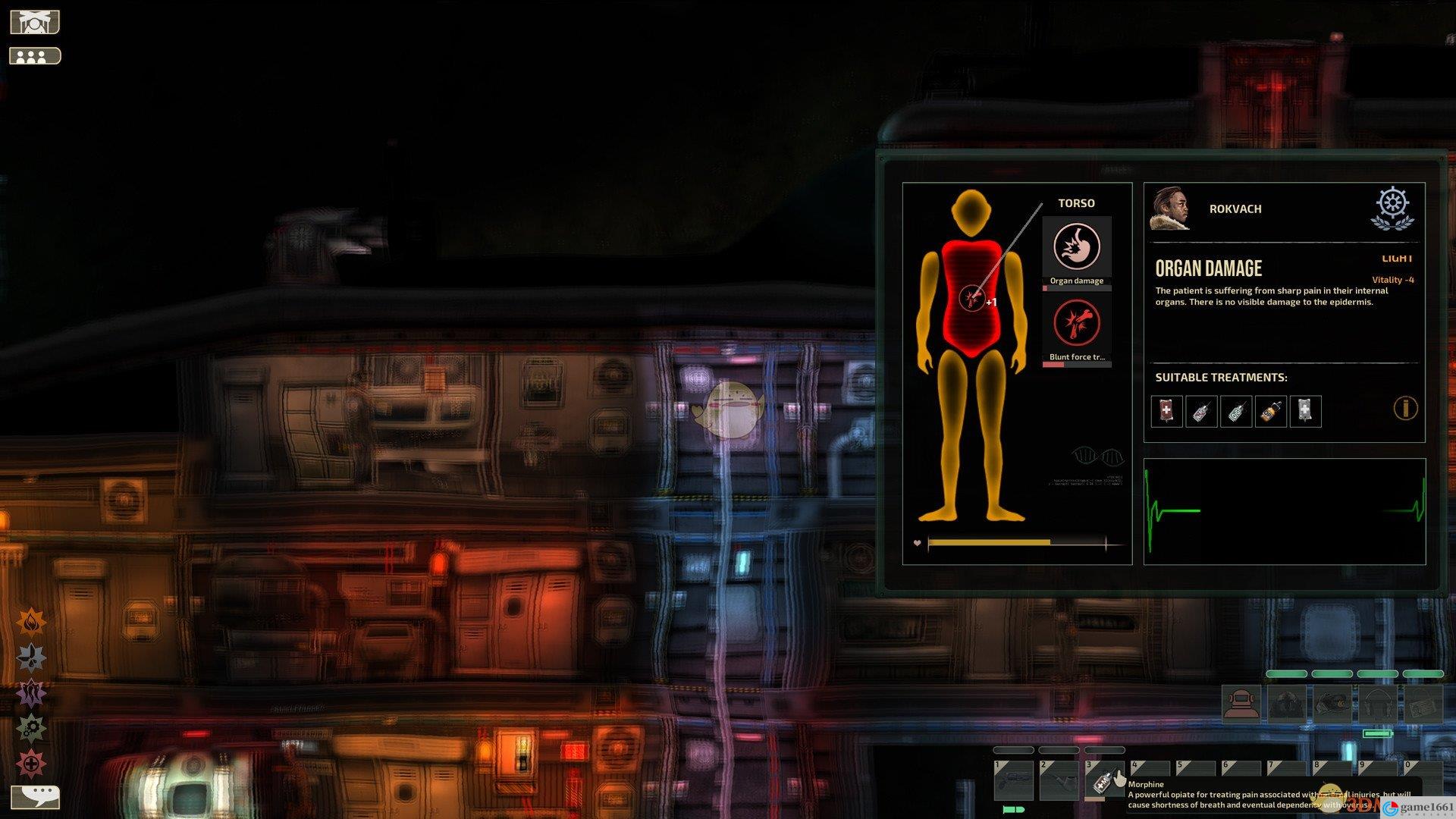Select the head on the body diagram

point(971,212)
